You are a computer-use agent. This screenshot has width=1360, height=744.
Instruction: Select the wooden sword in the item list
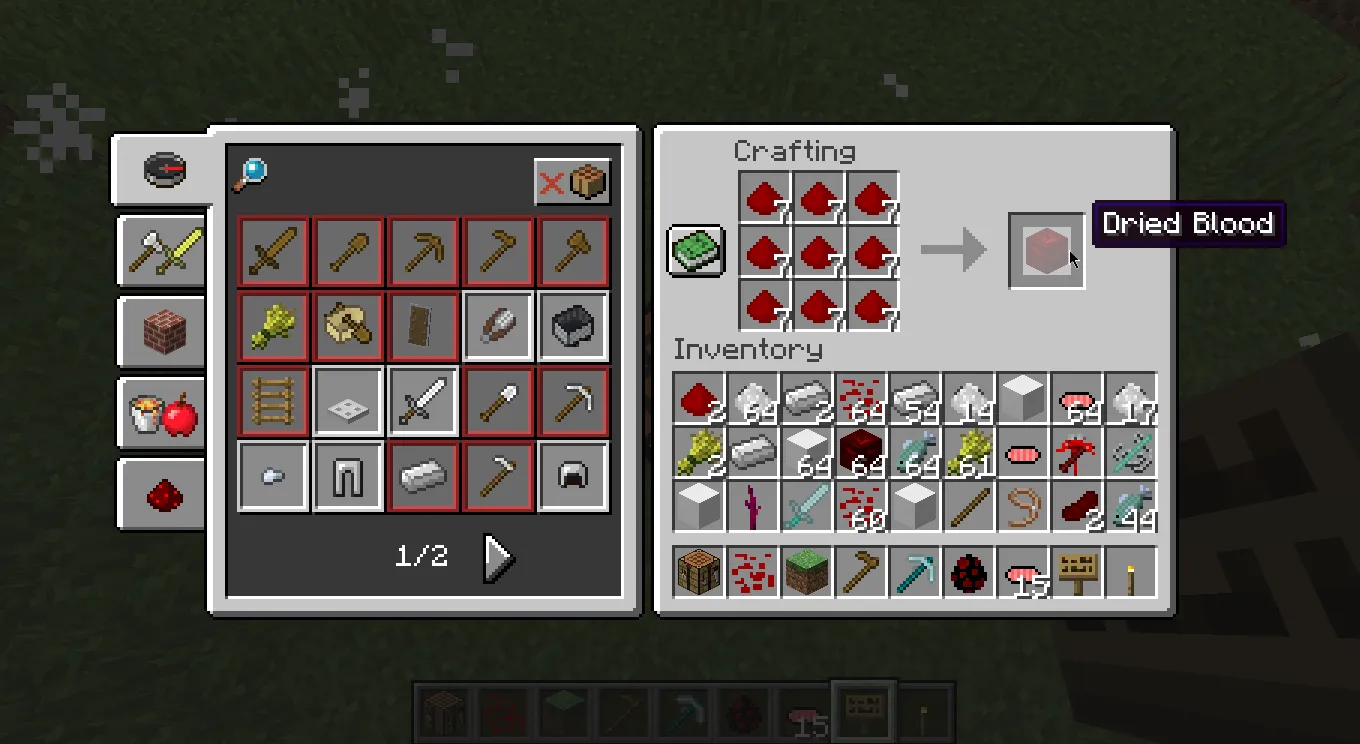pyautogui.click(x=272, y=251)
